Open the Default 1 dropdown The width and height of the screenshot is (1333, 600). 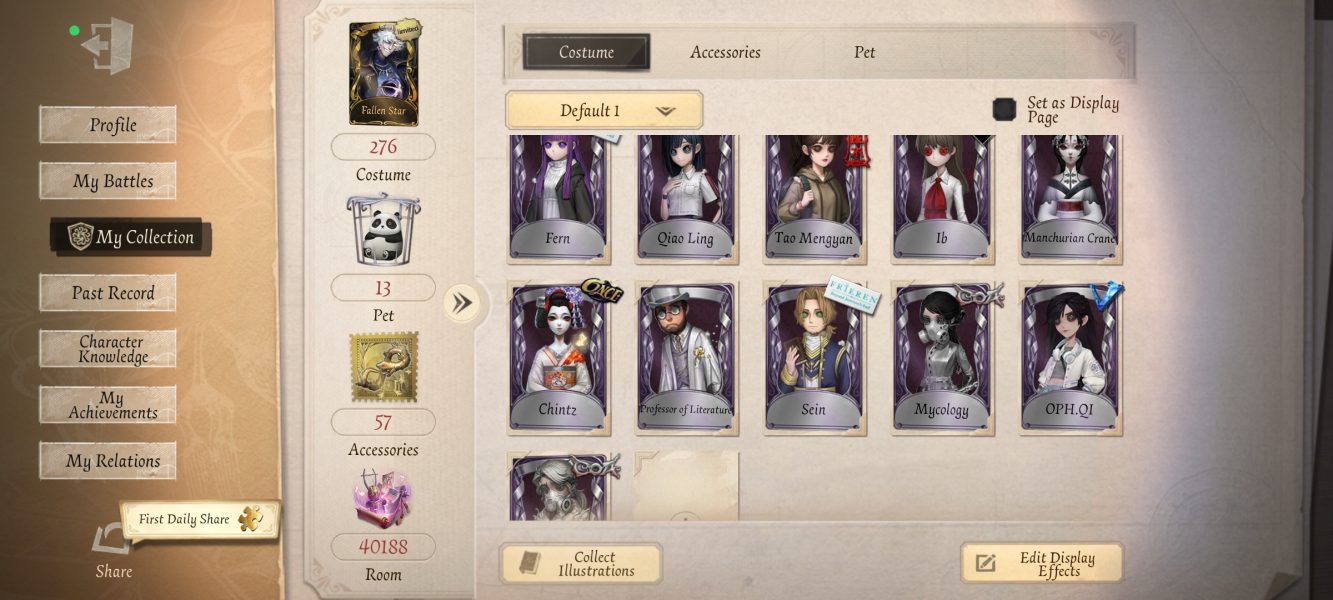pos(604,110)
